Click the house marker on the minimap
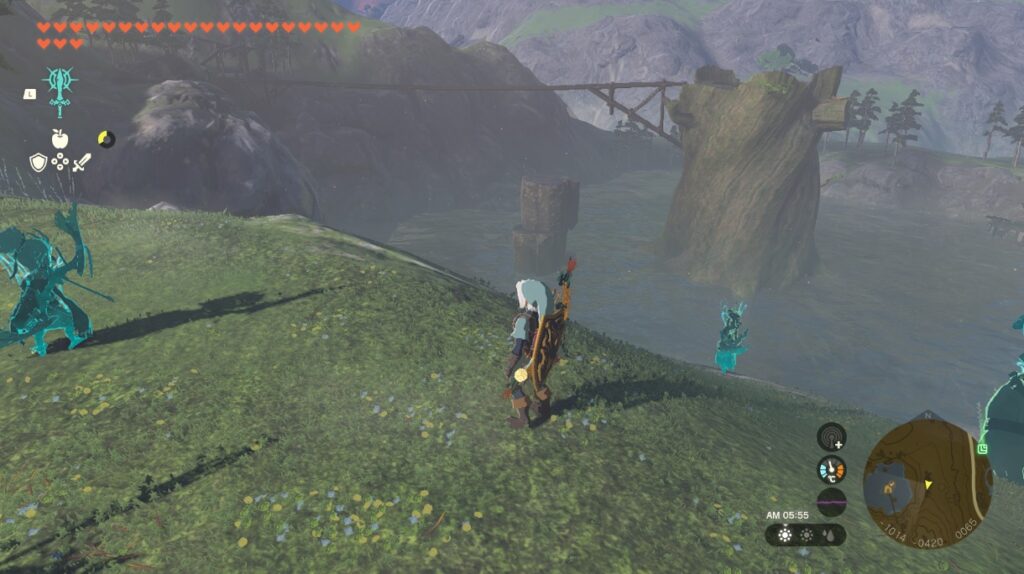The height and width of the screenshot is (574, 1024). click(x=887, y=491)
